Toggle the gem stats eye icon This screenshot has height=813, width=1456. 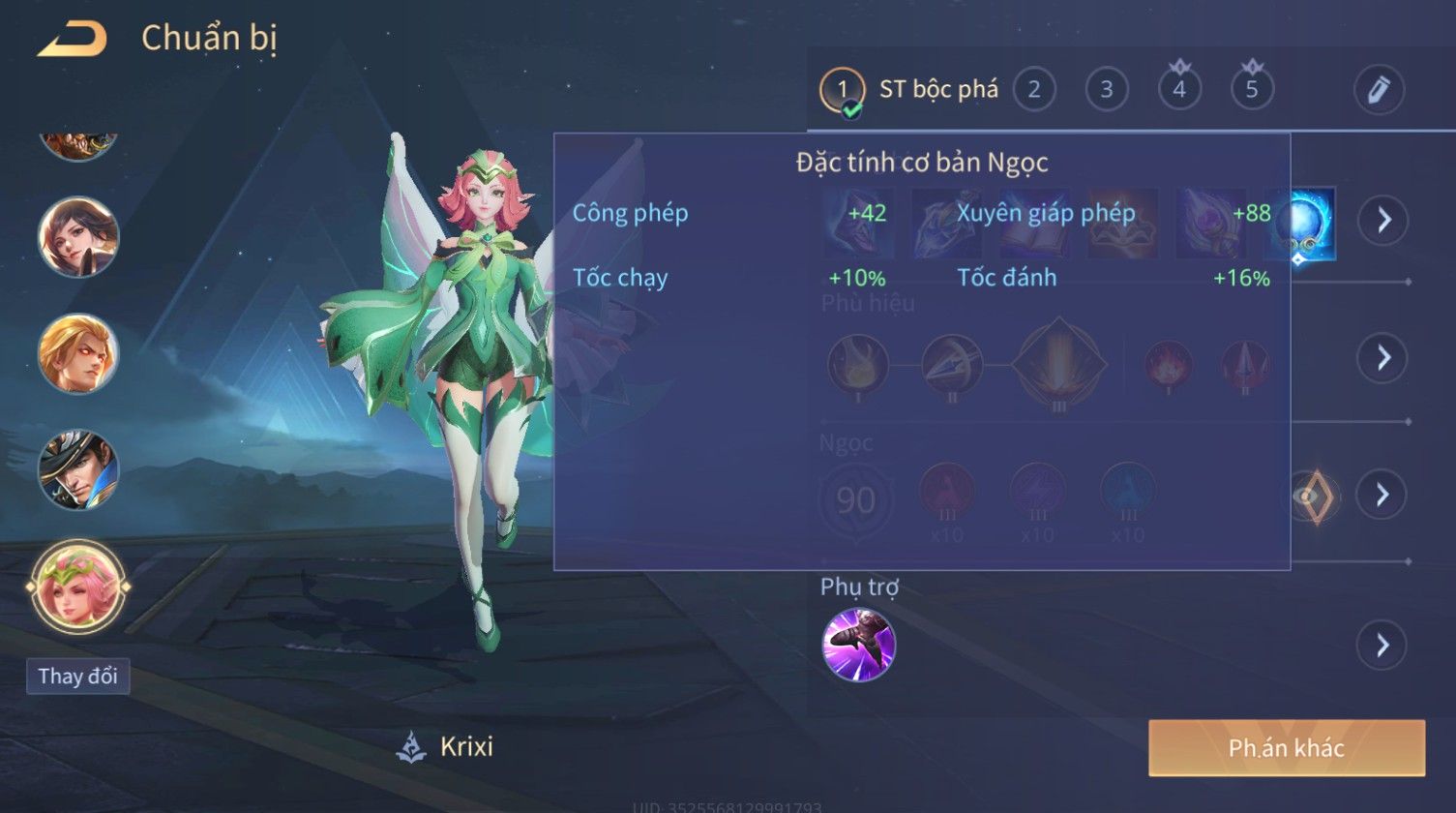1311,497
